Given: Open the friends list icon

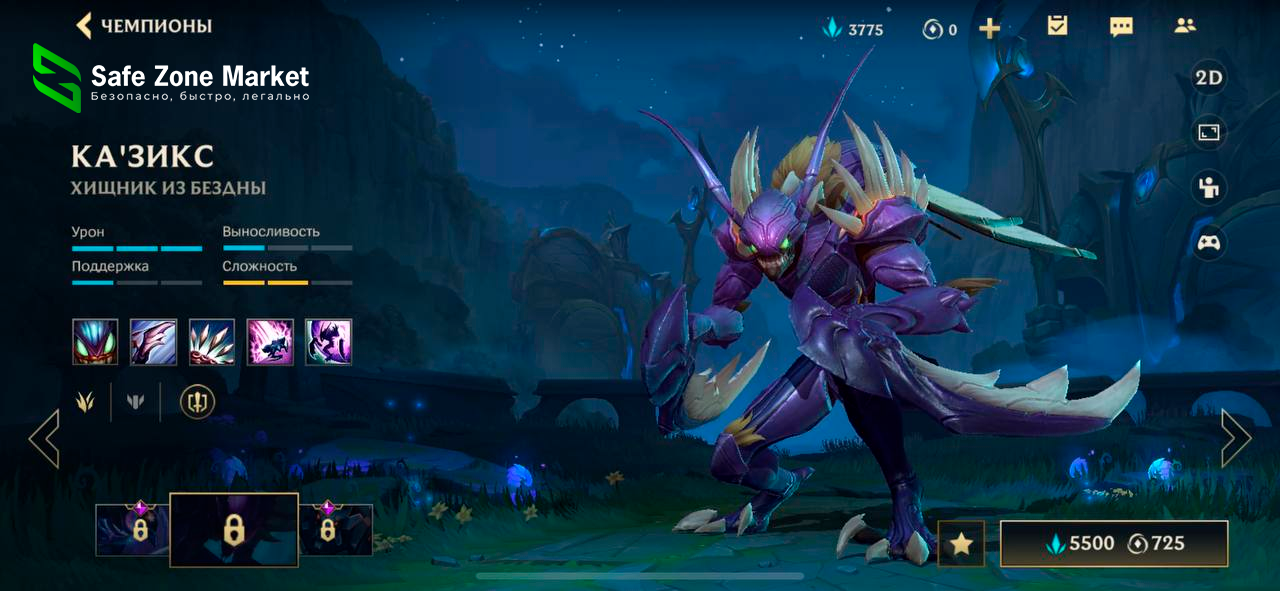Looking at the screenshot, I should tap(1185, 26).
